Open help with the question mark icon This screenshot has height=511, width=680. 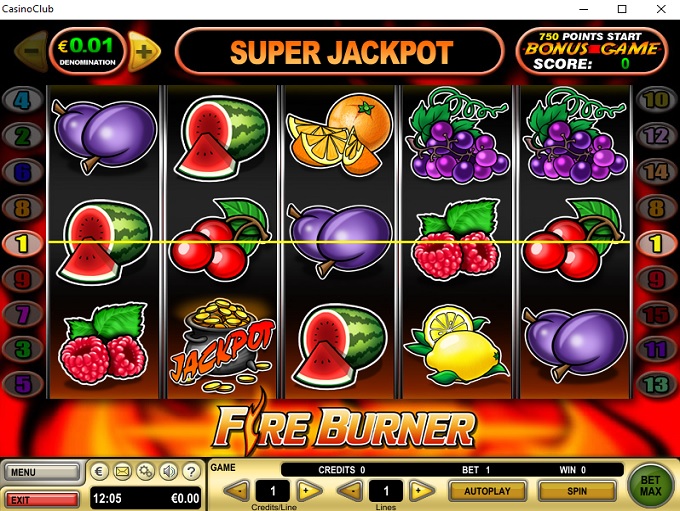pos(191,472)
